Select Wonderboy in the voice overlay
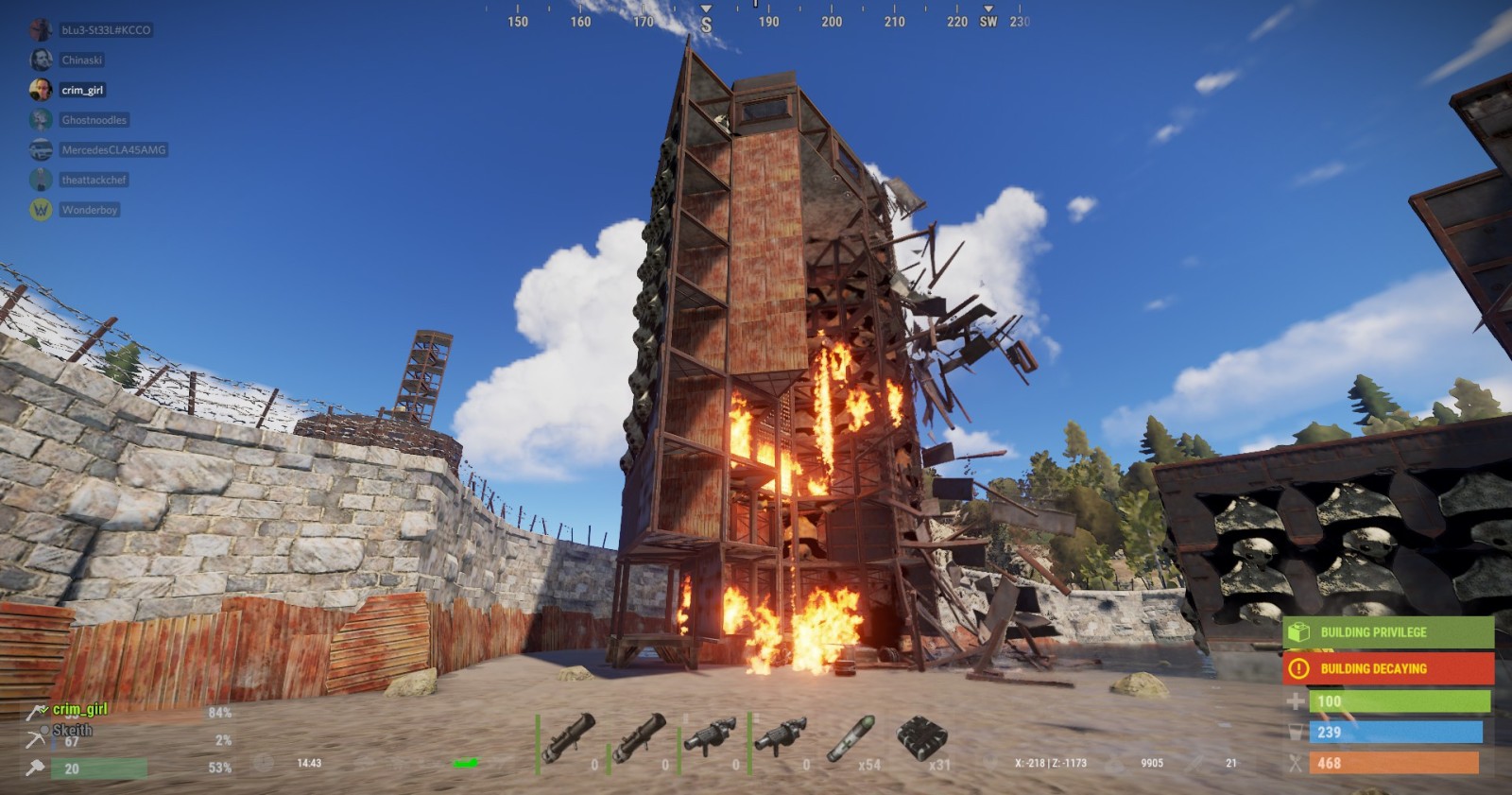Screen dimensions: 1512x795 point(89,210)
